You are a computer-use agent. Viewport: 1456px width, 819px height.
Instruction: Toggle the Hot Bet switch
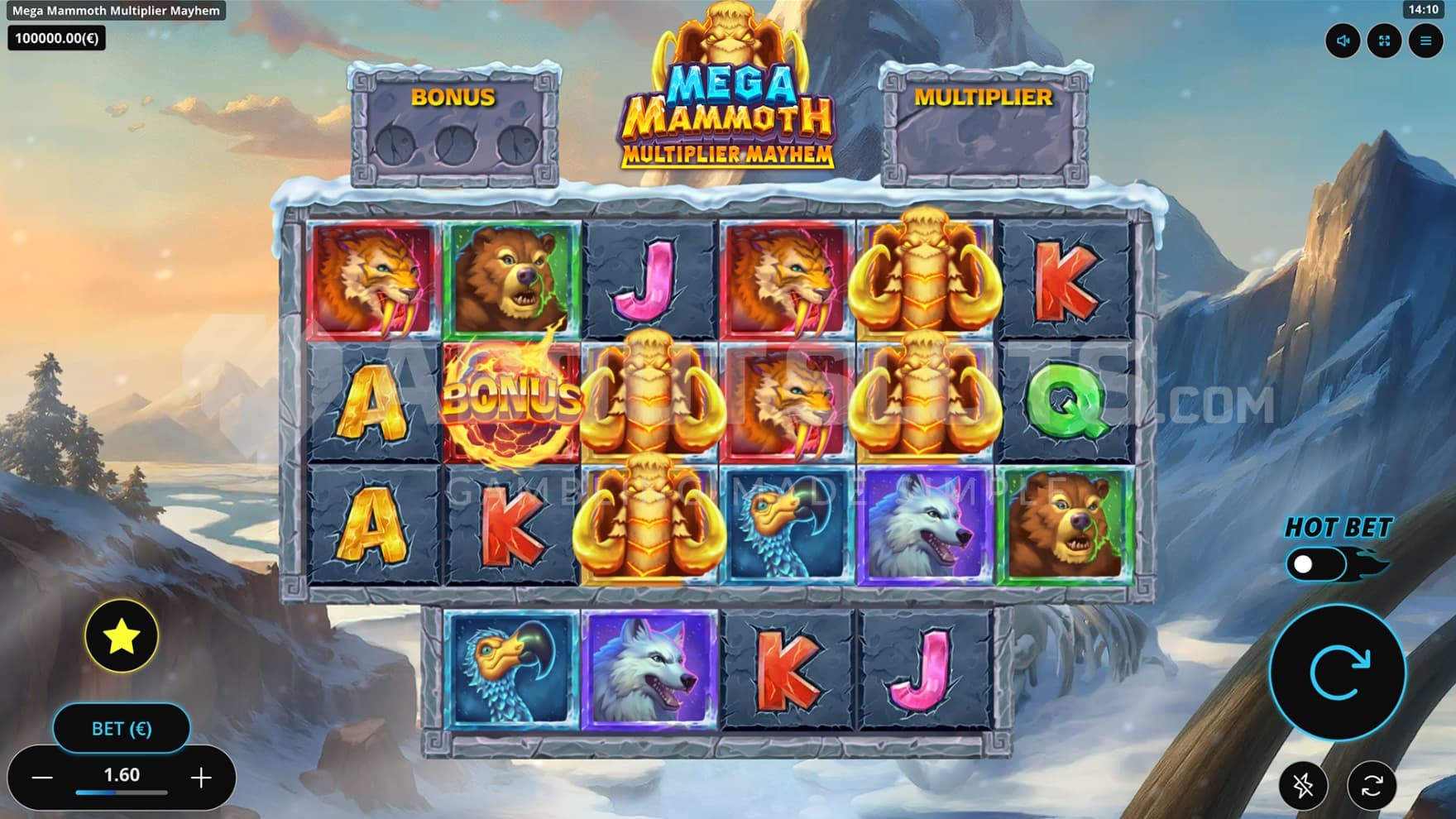click(x=1315, y=564)
